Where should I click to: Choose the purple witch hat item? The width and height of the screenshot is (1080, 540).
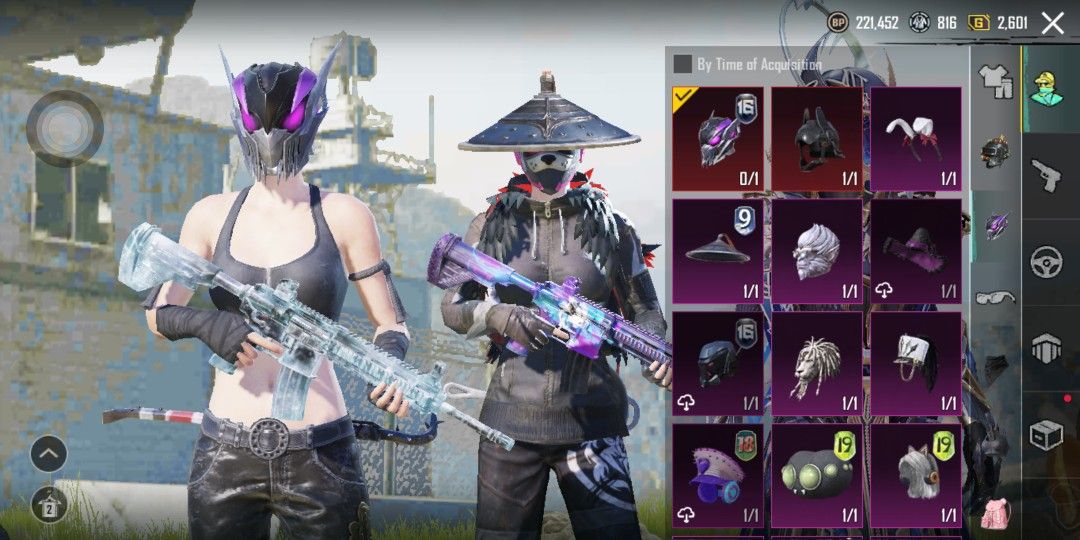coord(915,250)
